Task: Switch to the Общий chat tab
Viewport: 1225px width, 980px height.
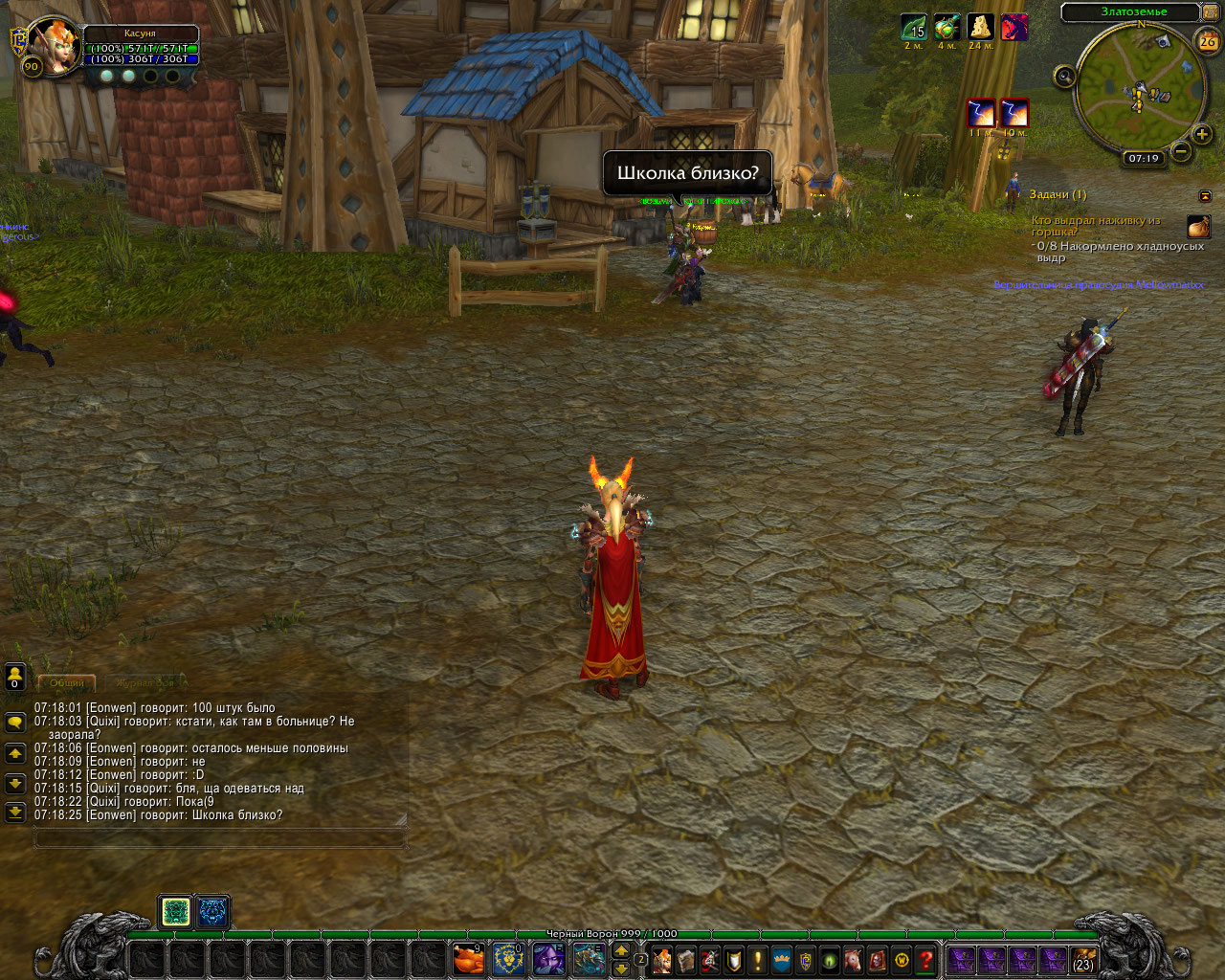Action: coord(66,682)
